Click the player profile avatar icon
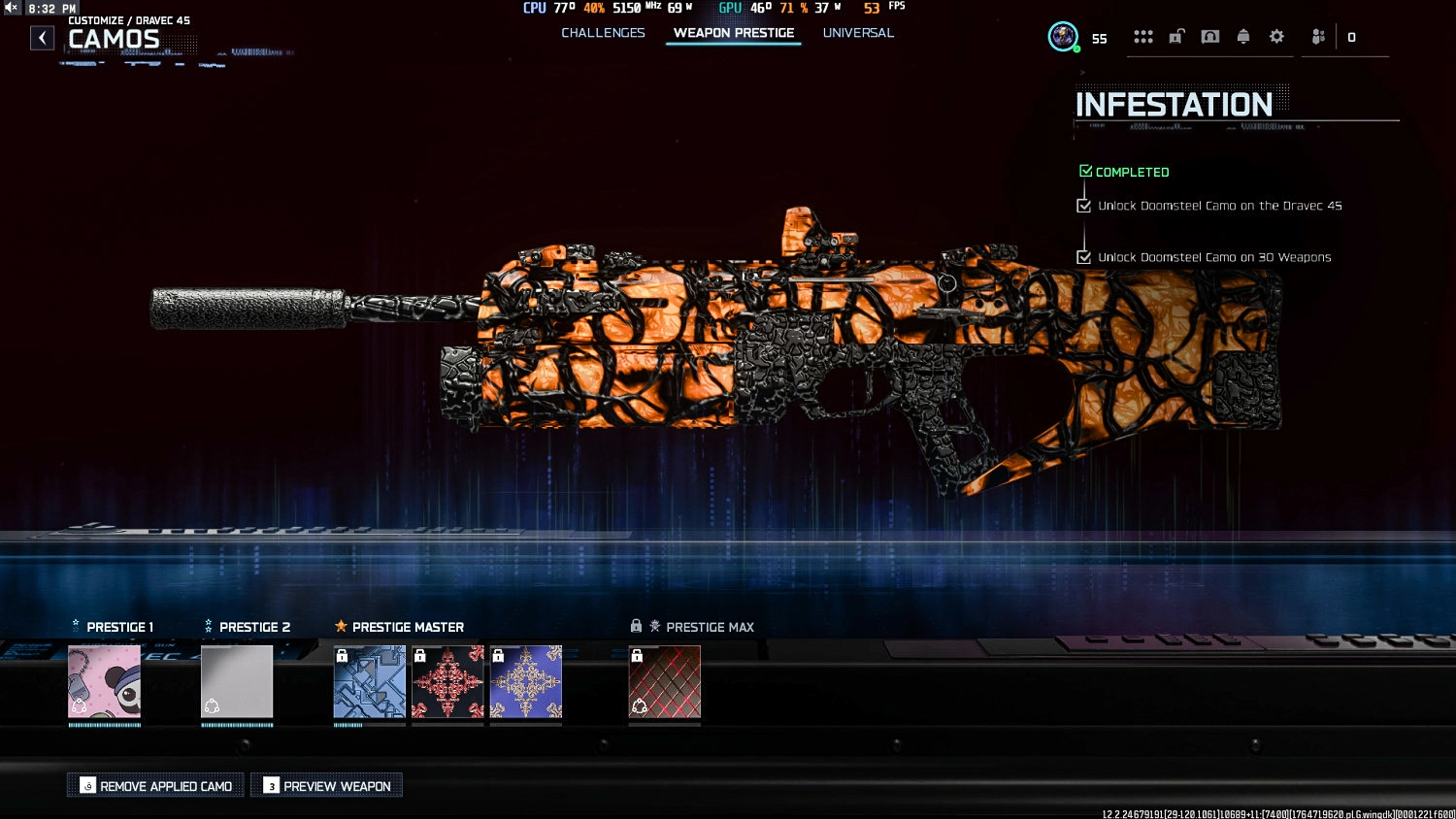 click(1063, 37)
